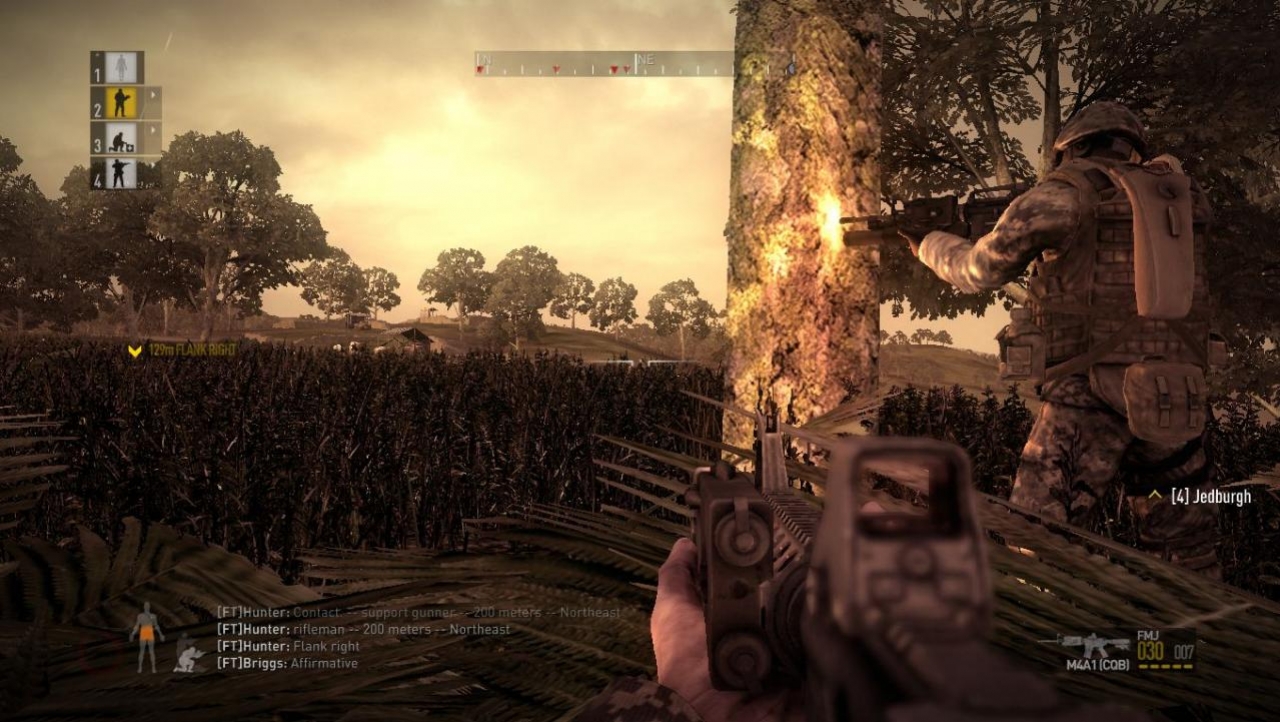Toggle the FMJ ammo type indicator
The height and width of the screenshot is (722, 1280).
click(x=1149, y=637)
